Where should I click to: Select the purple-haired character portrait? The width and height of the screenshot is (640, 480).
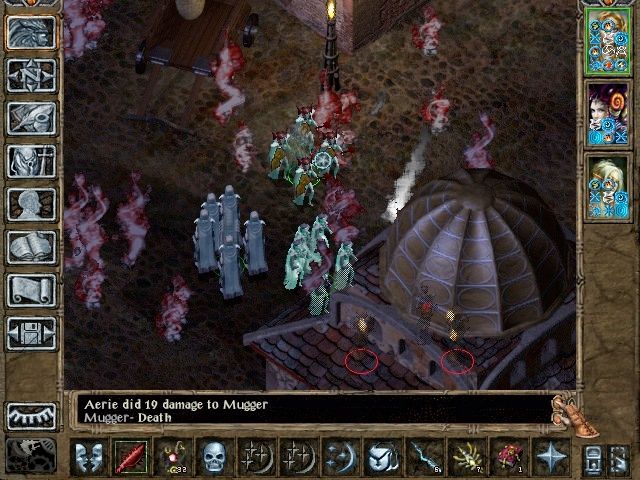point(607,114)
